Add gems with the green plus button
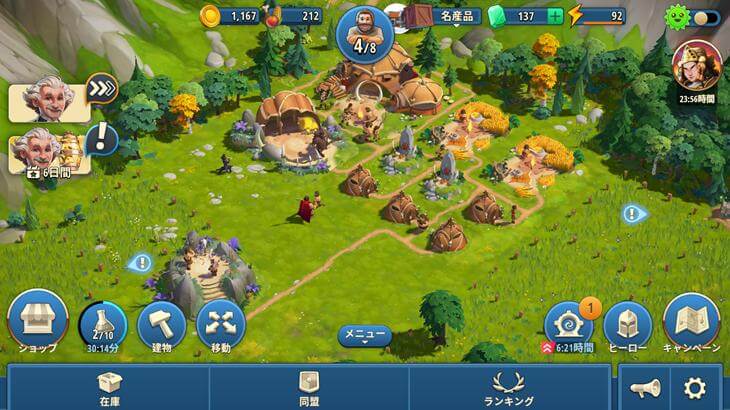730x410 pixels. coord(555,16)
